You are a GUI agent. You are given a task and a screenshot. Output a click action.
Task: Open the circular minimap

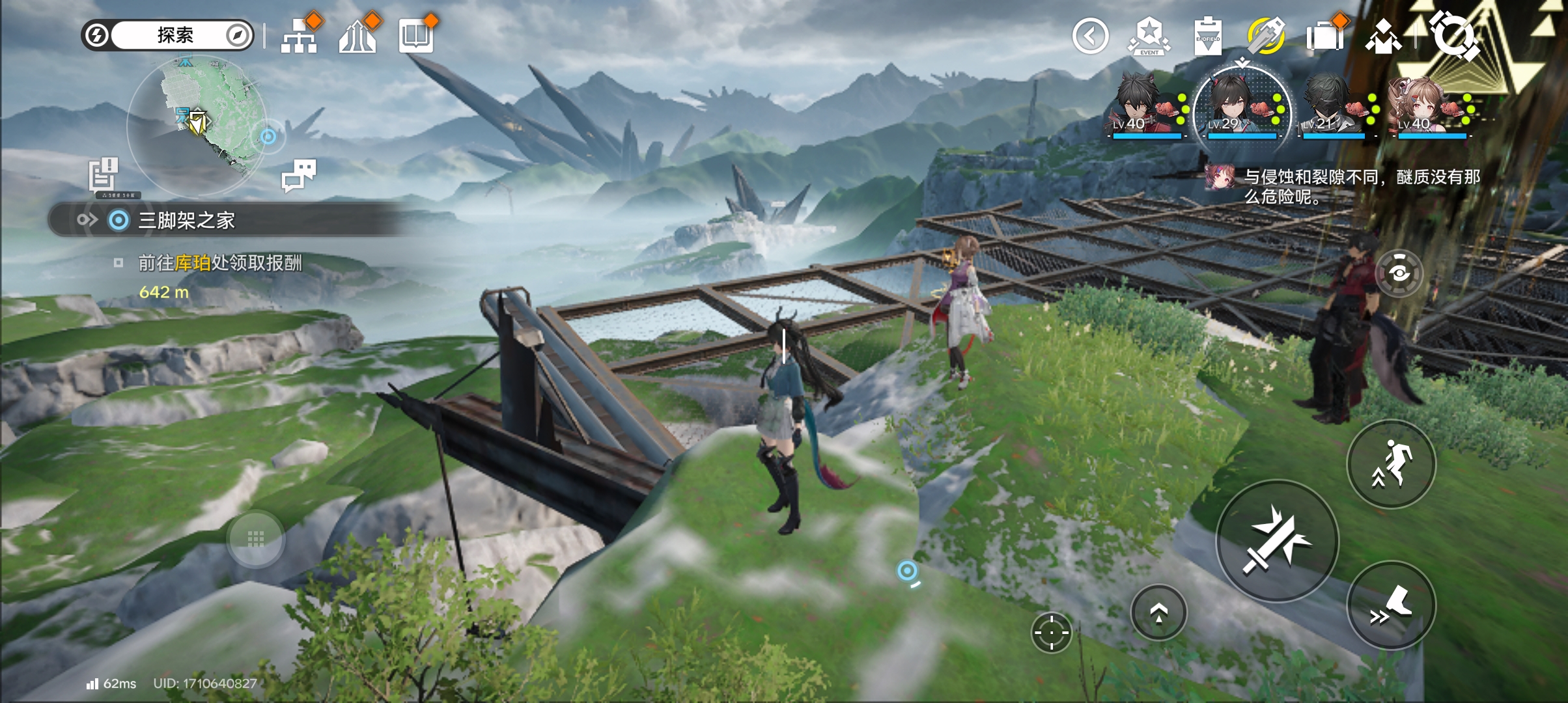click(x=196, y=125)
